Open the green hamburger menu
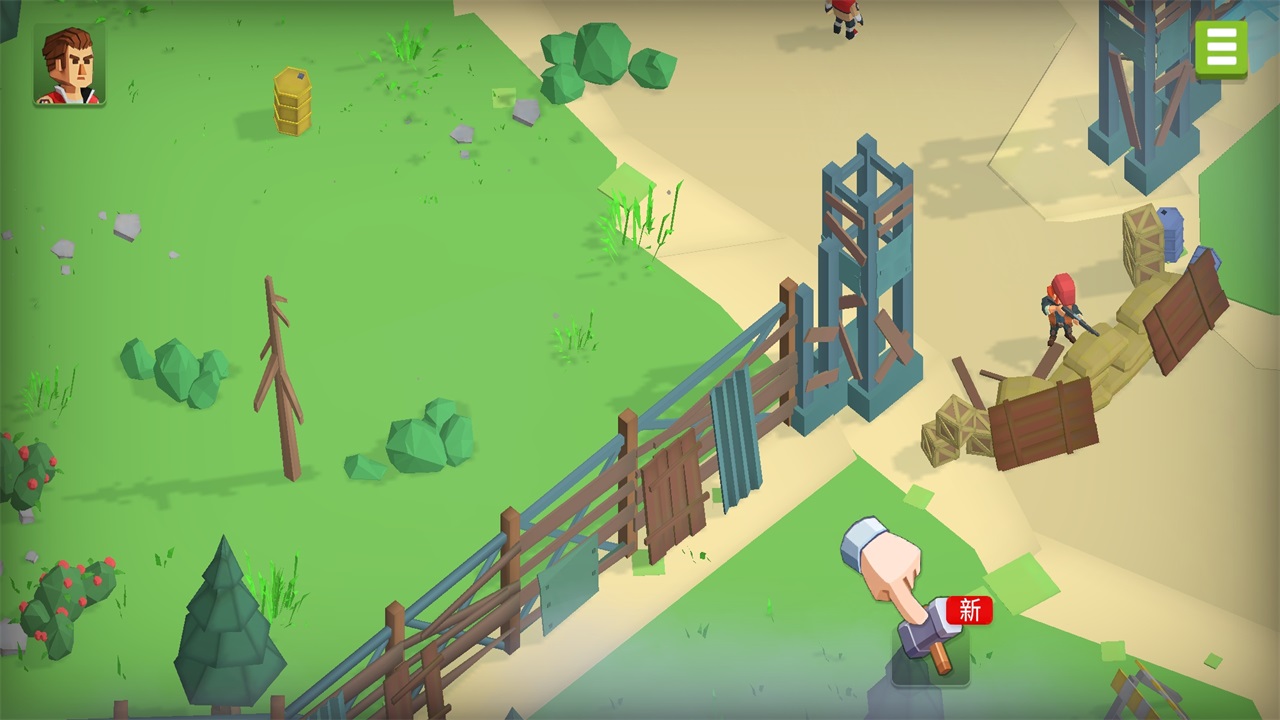 point(1221,47)
